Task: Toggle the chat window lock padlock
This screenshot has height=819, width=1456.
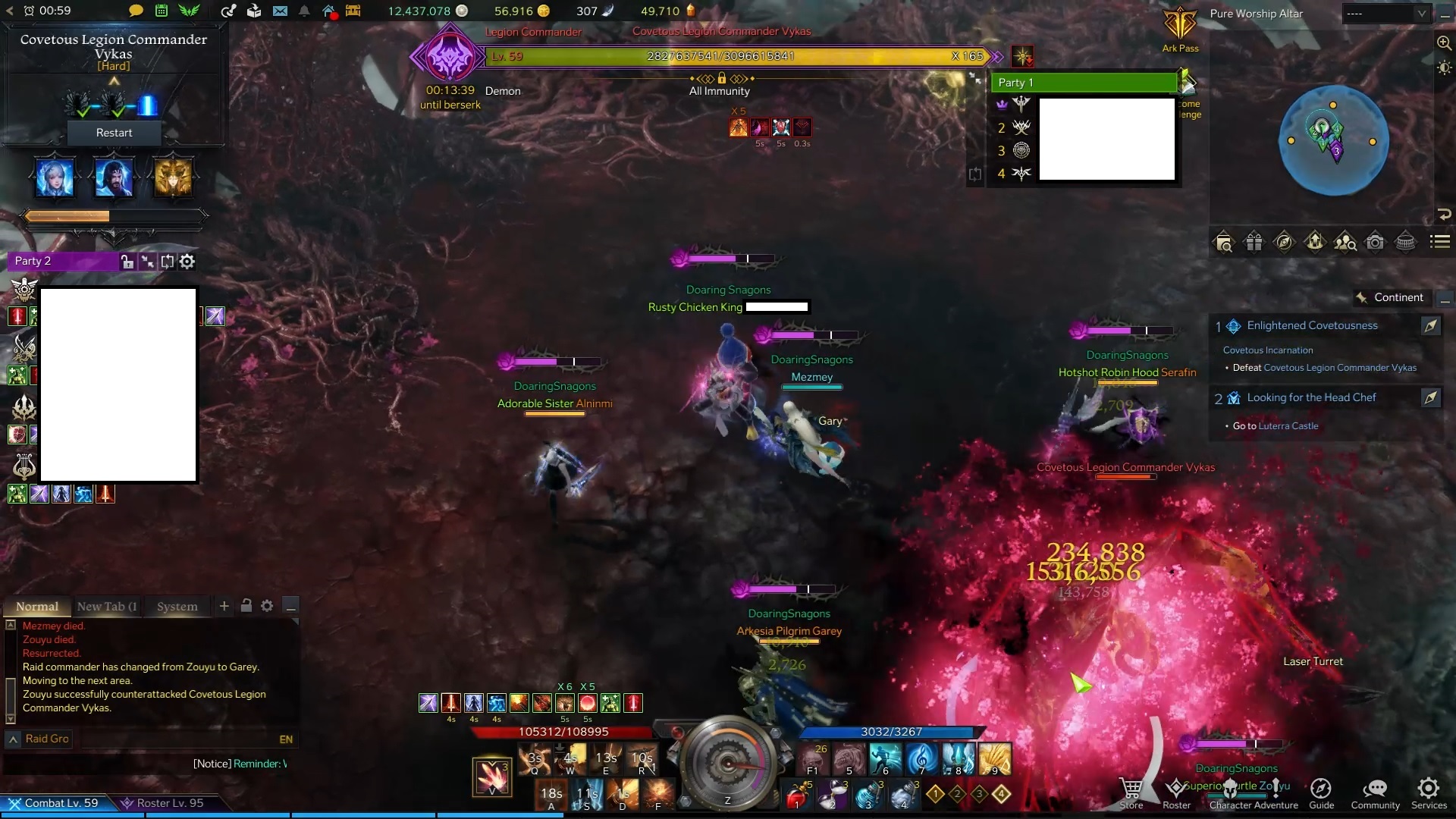Action: (246, 606)
